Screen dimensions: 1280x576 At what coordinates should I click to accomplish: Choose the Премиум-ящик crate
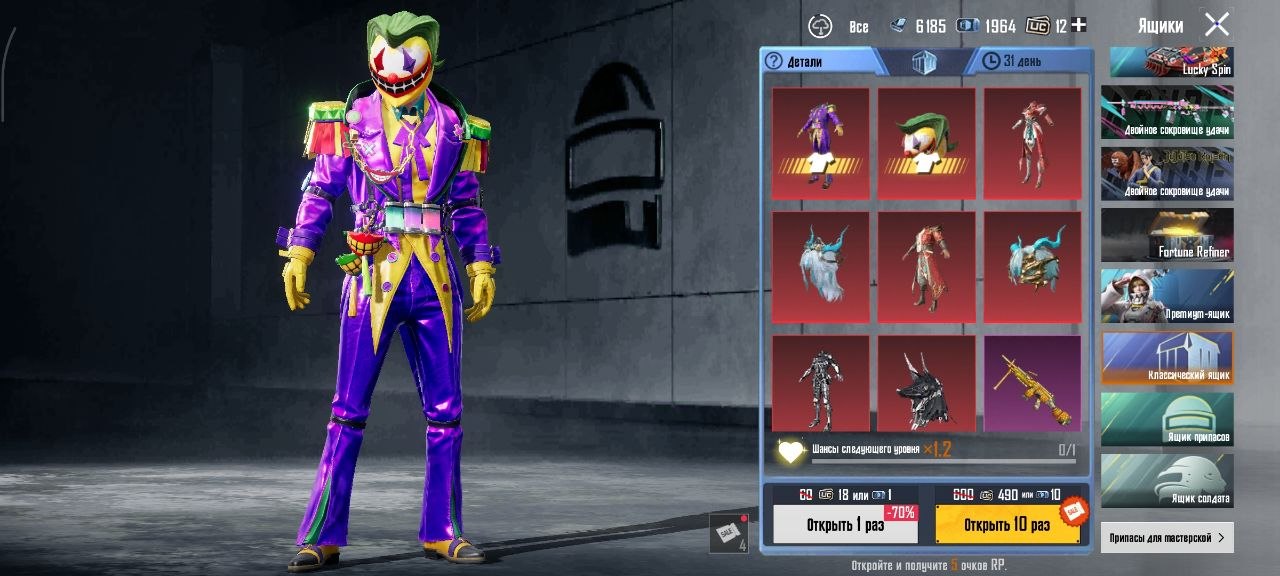click(1167, 296)
